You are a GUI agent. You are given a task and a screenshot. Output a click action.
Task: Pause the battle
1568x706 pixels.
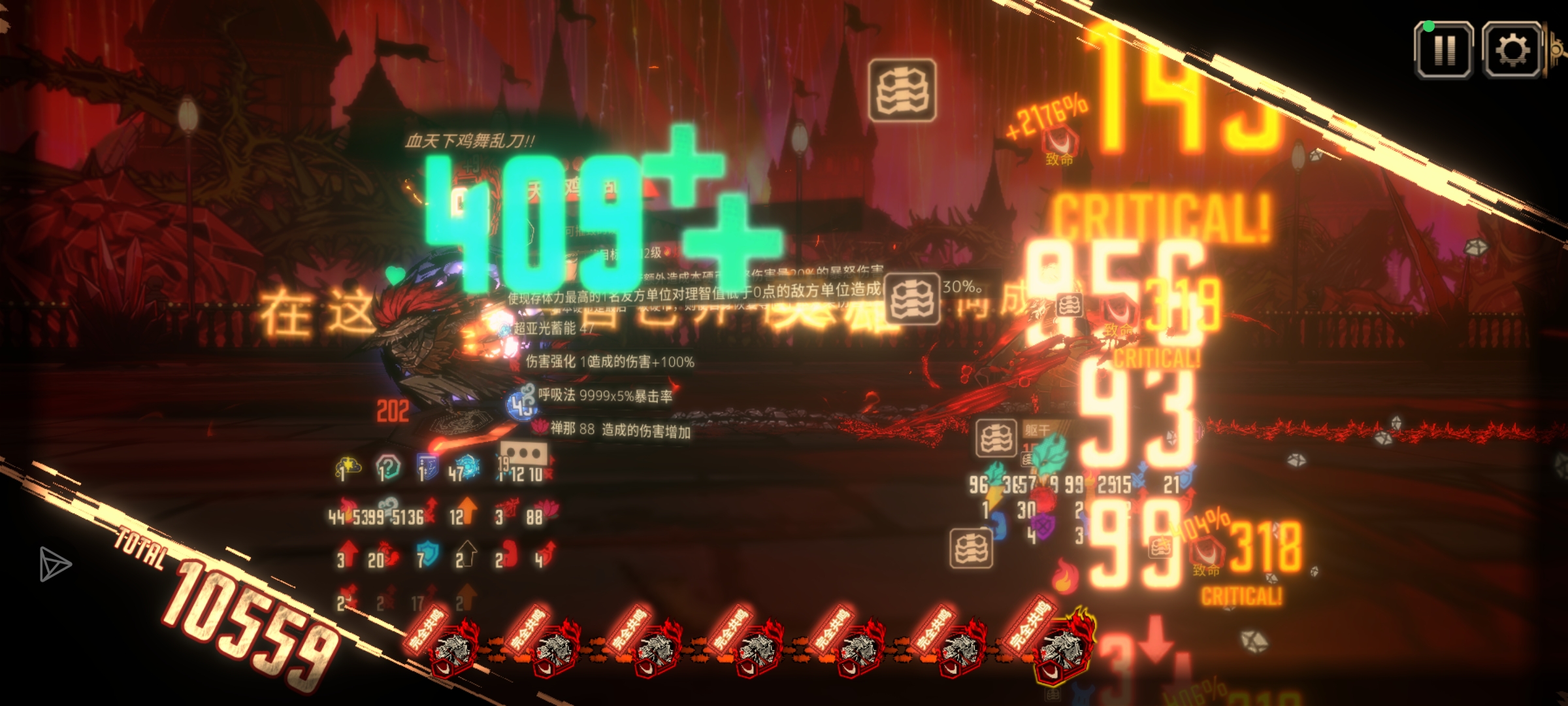tap(1443, 50)
